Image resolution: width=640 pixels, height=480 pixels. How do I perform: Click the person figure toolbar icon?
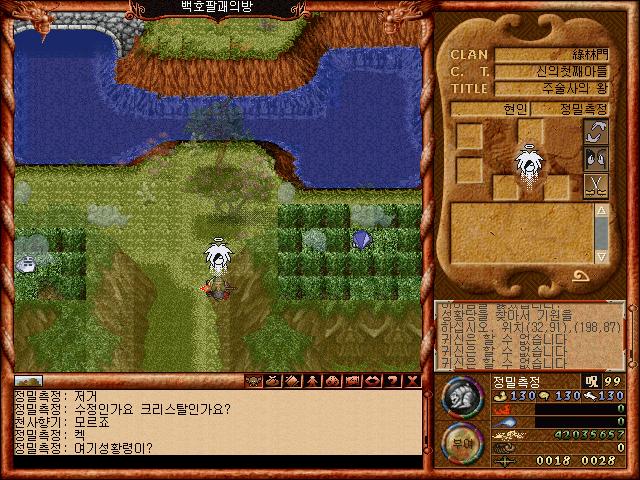click(311, 381)
